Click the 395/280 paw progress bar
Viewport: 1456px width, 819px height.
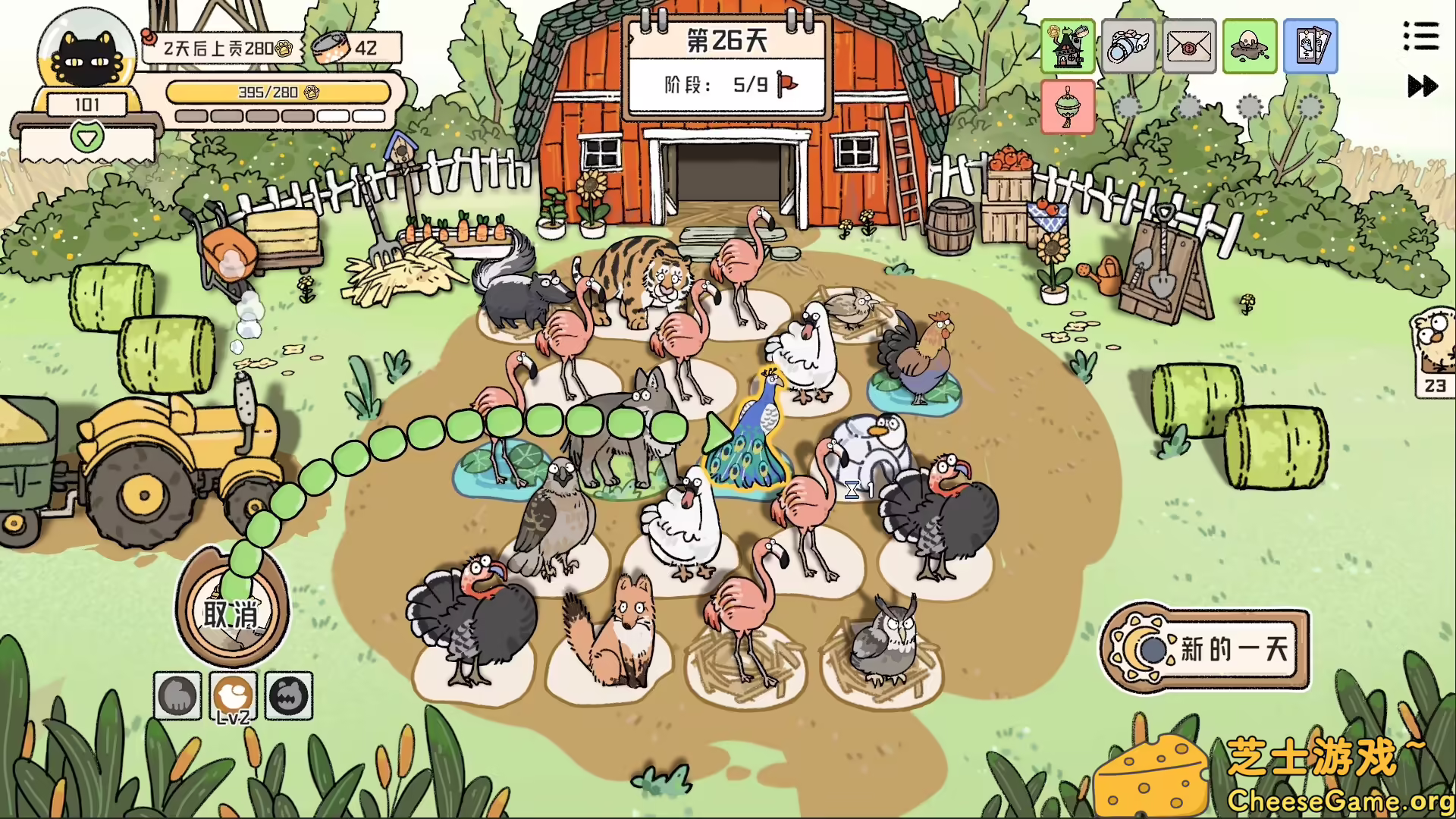click(x=281, y=91)
